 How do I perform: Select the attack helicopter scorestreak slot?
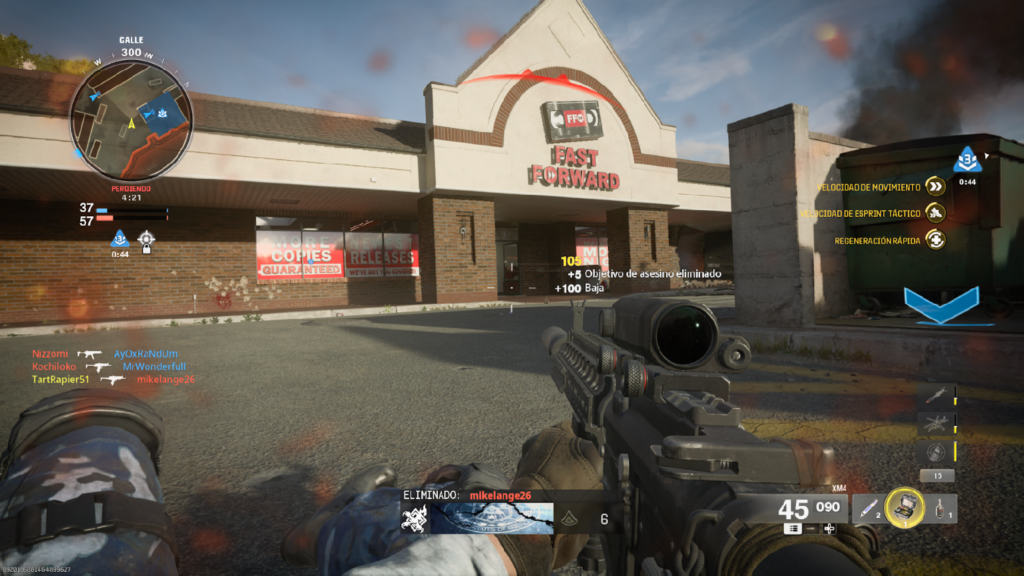click(x=936, y=424)
